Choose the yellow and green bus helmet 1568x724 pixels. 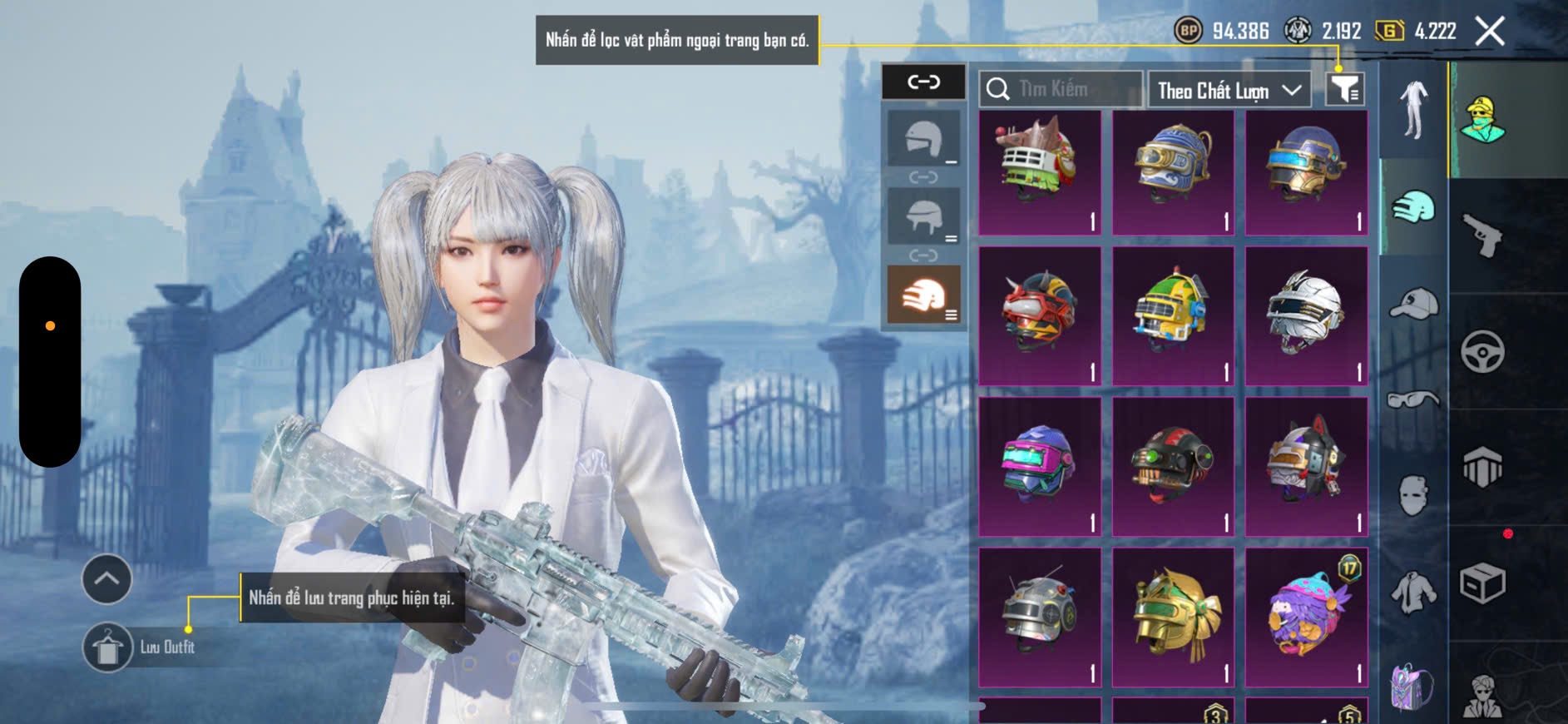pyautogui.click(x=1173, y=315)
